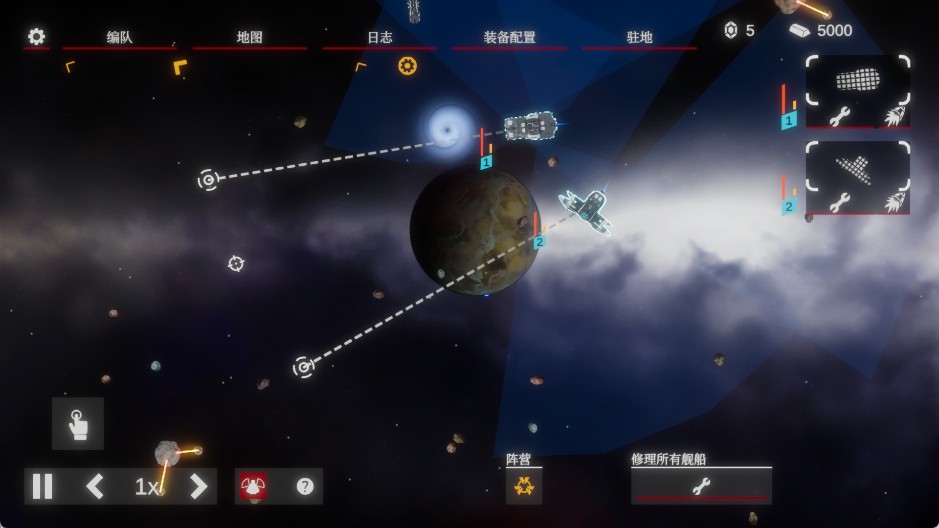Click ship 2's wrench repair icon
Viewport: 939px width, 528px height.
840,202
